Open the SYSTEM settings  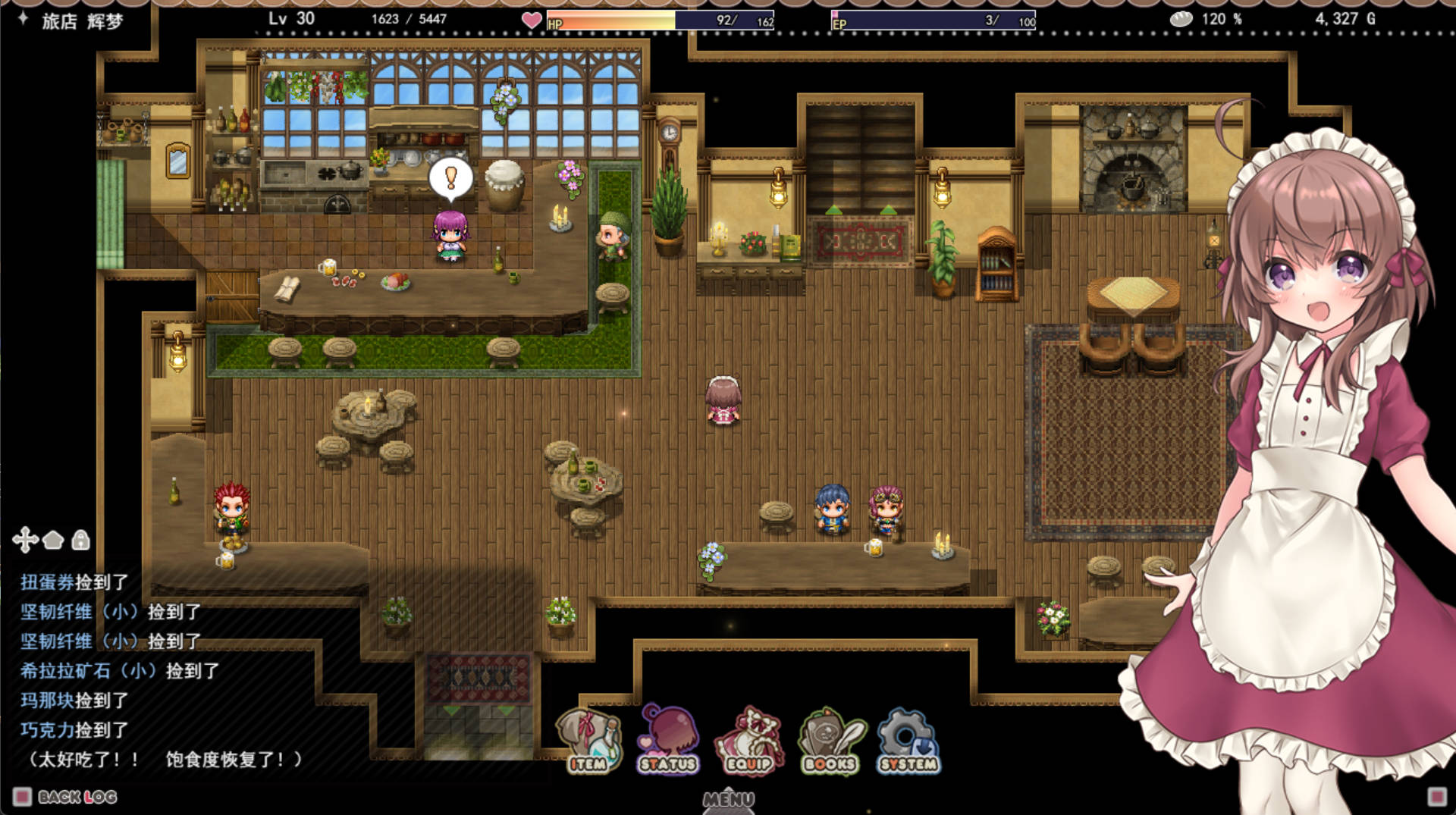click(x=908, y=741)
